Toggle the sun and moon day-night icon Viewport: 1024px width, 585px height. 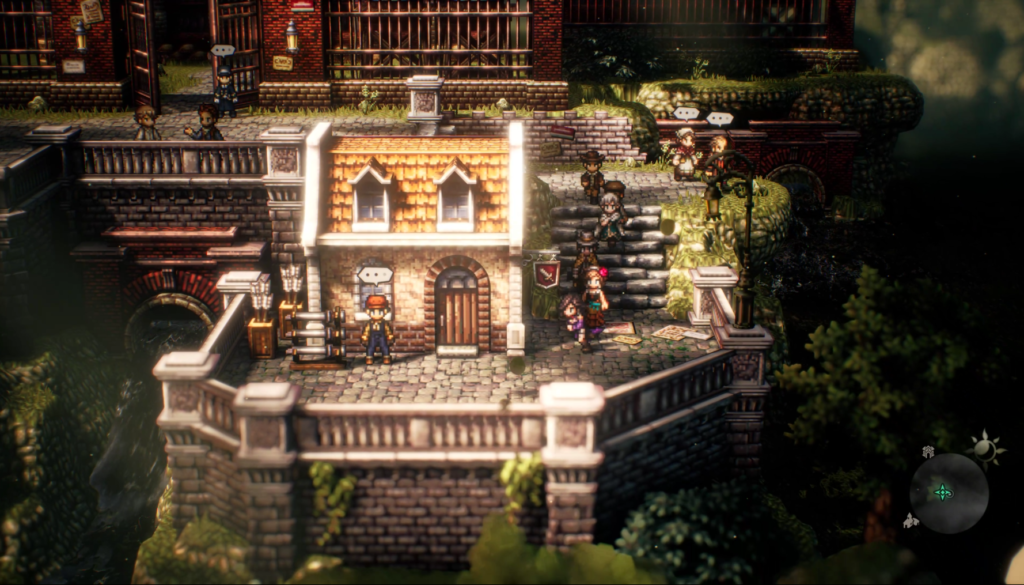(x=986, y=449)
